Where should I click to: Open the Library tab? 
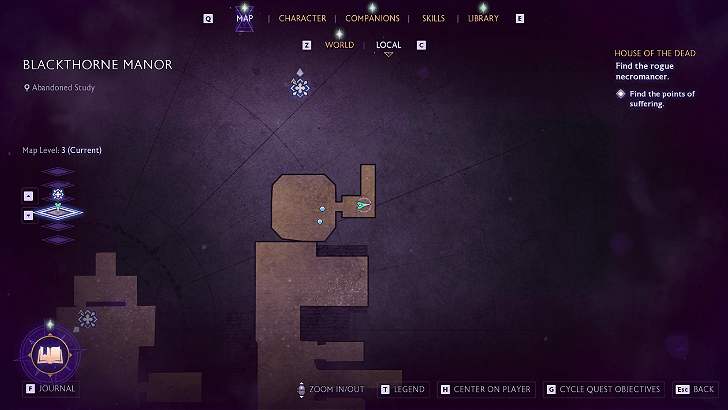(483, 19)
